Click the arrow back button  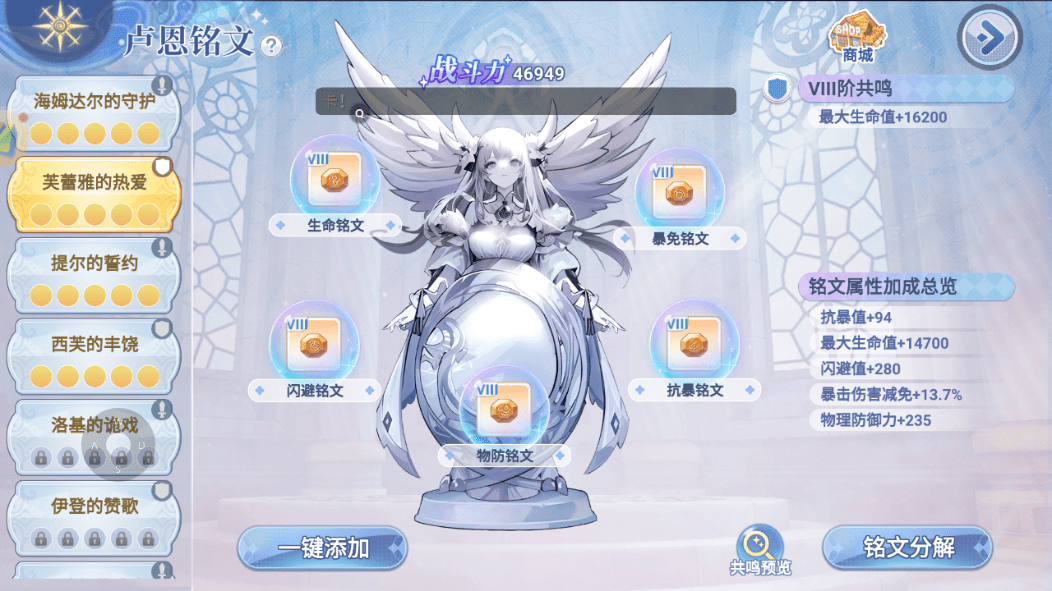(989, 38)
